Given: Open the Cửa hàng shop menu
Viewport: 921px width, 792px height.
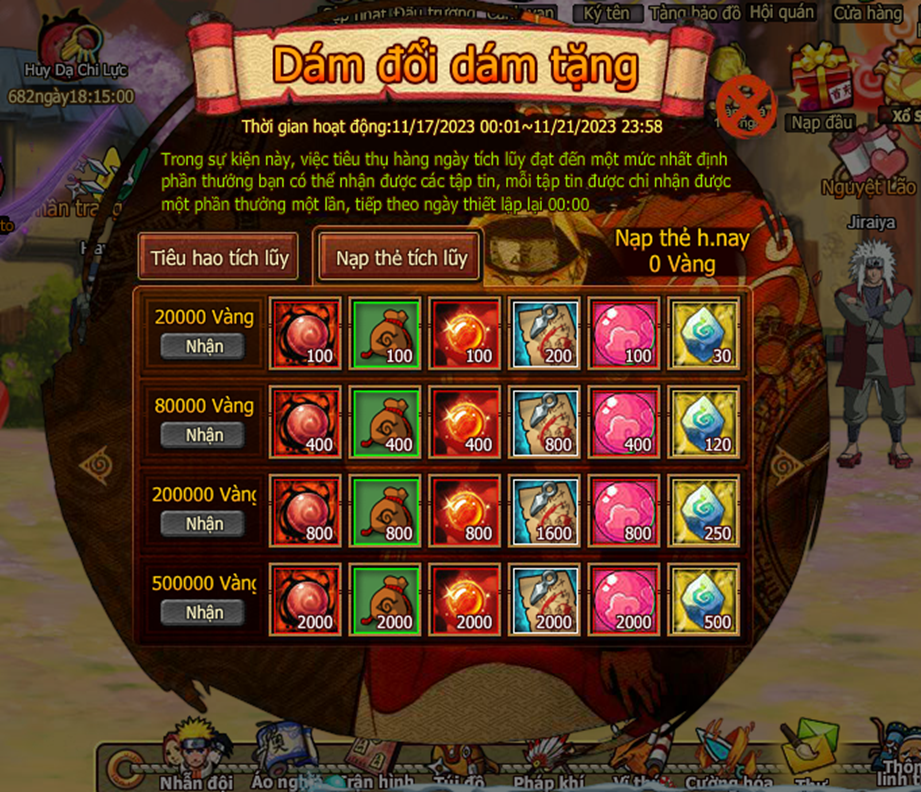Looking at the screenshot, I should pyautogui.click(x=867, y=13).
